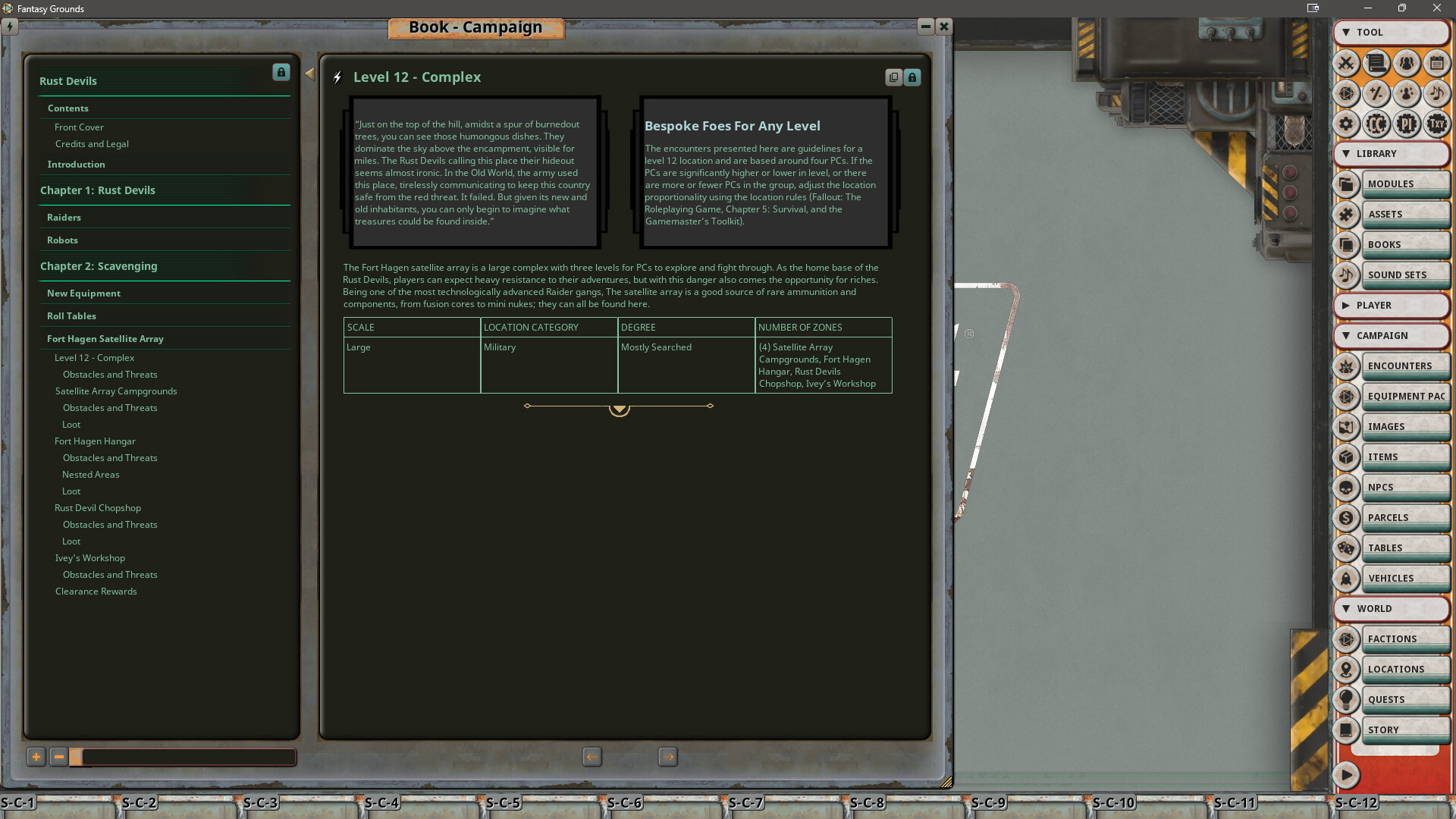Expand the PLAYER section header
1456x819 pixels.
click(1392, 306)
